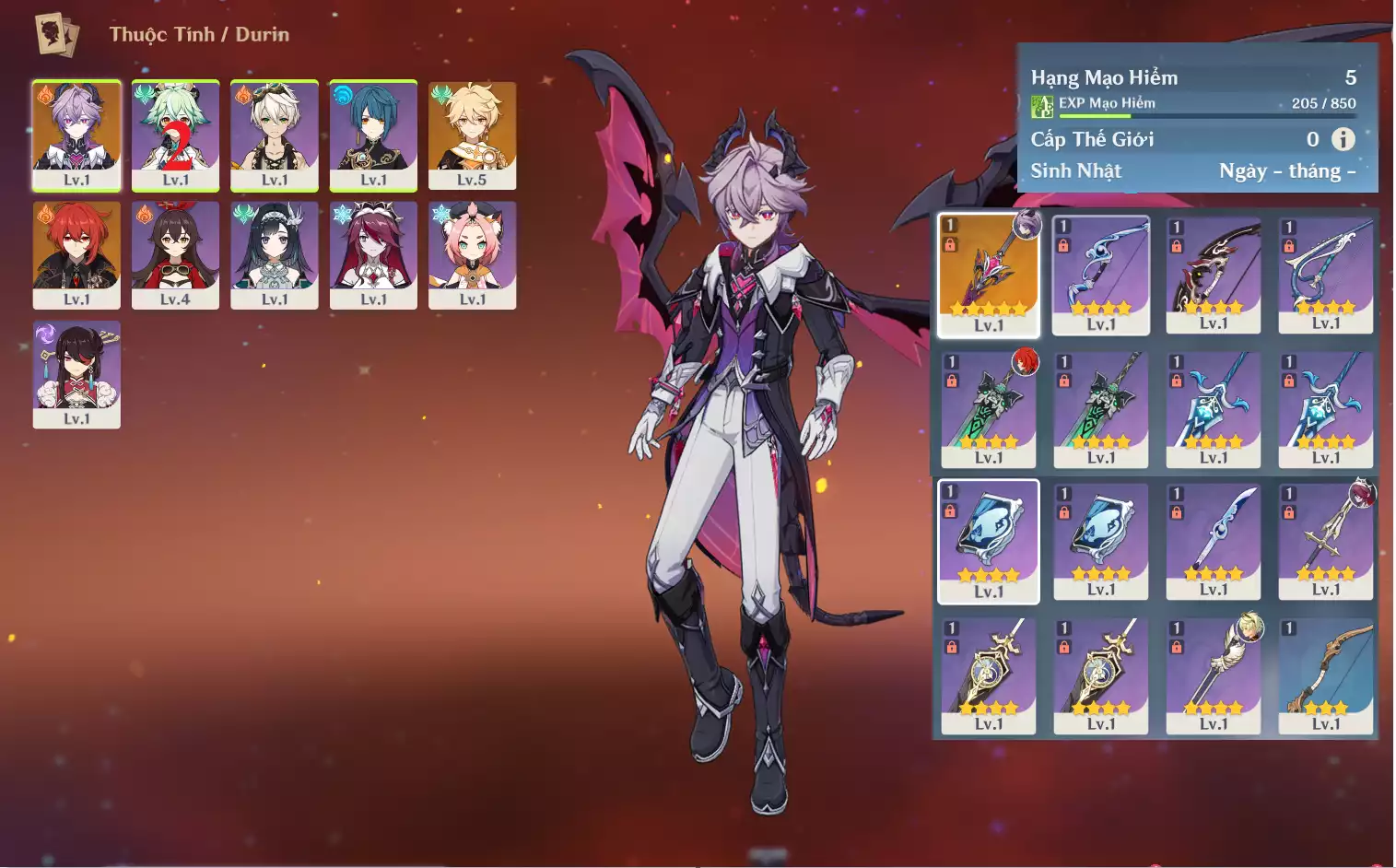Choose Beidou's Electro character card
This screenshot has height=868, width=1396.
[x=76, y=374]
